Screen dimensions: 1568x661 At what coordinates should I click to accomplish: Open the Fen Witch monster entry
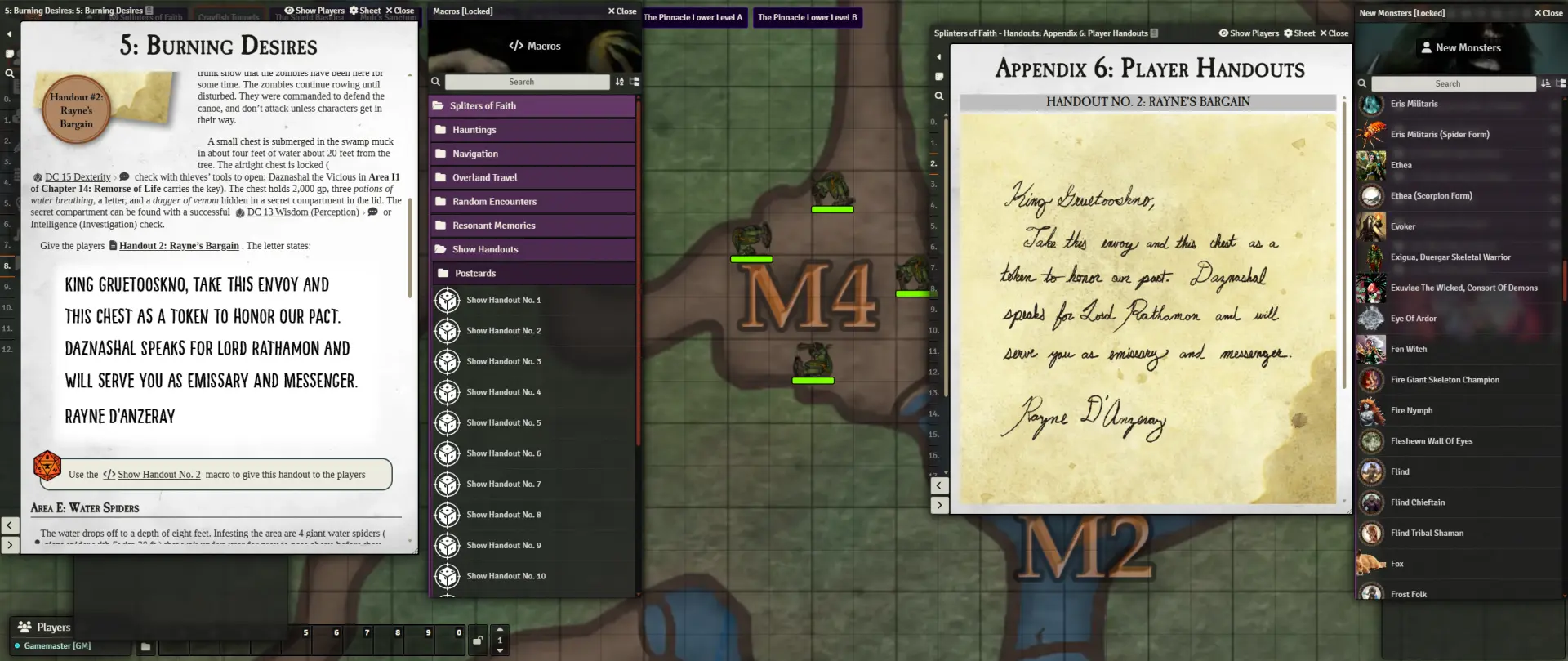1409,350
